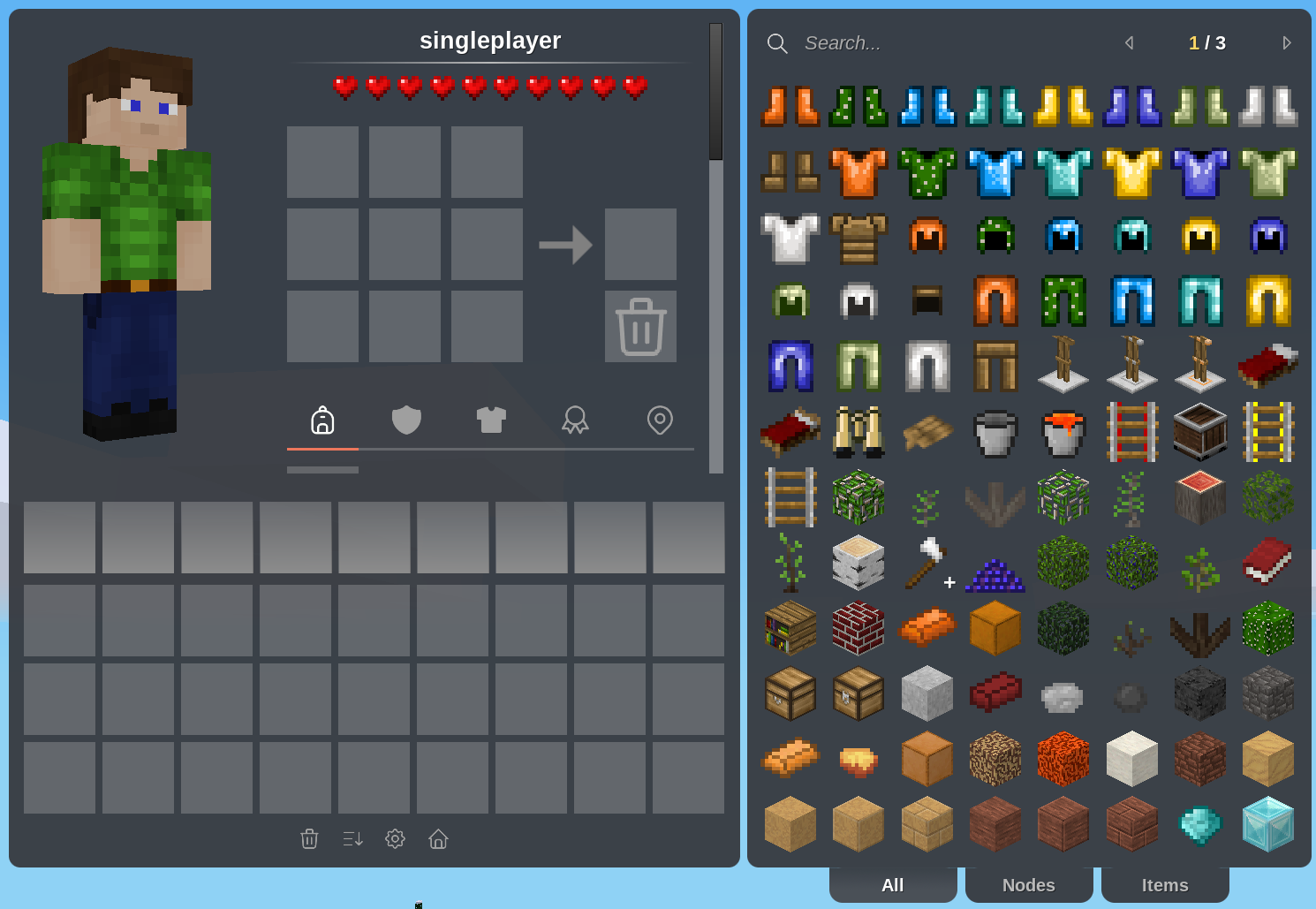Grab the diamond block item
Viewport: 1316px width, 909px height.
(x=1268, y=823)
